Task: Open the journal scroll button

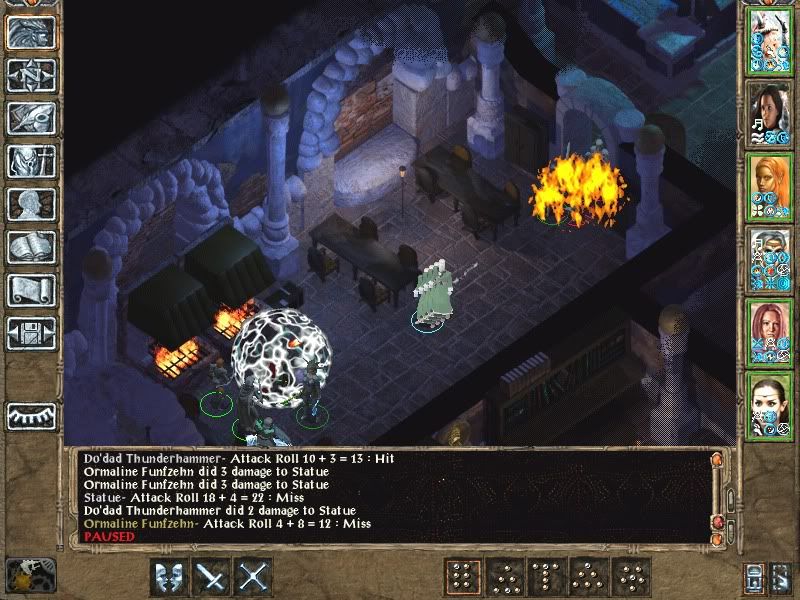Action: tap(31, 291)
